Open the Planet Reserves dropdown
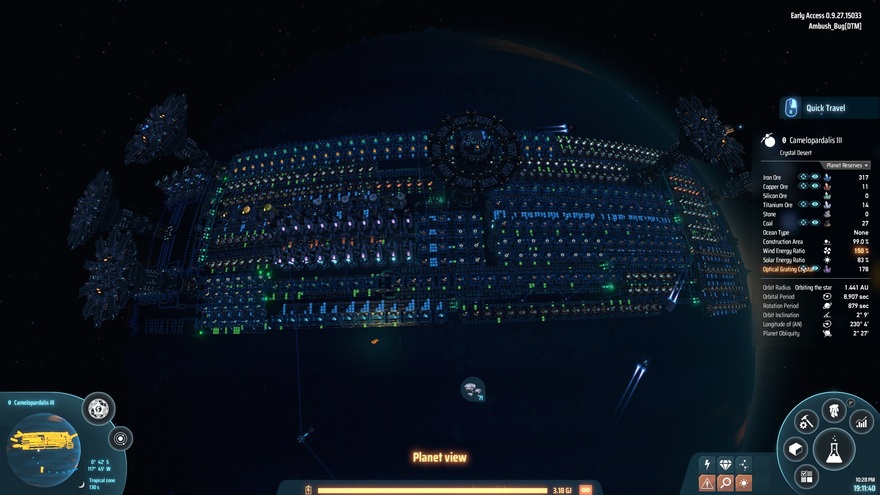The height and width of the screenshot is (495, 880). [x=846, y=165]
